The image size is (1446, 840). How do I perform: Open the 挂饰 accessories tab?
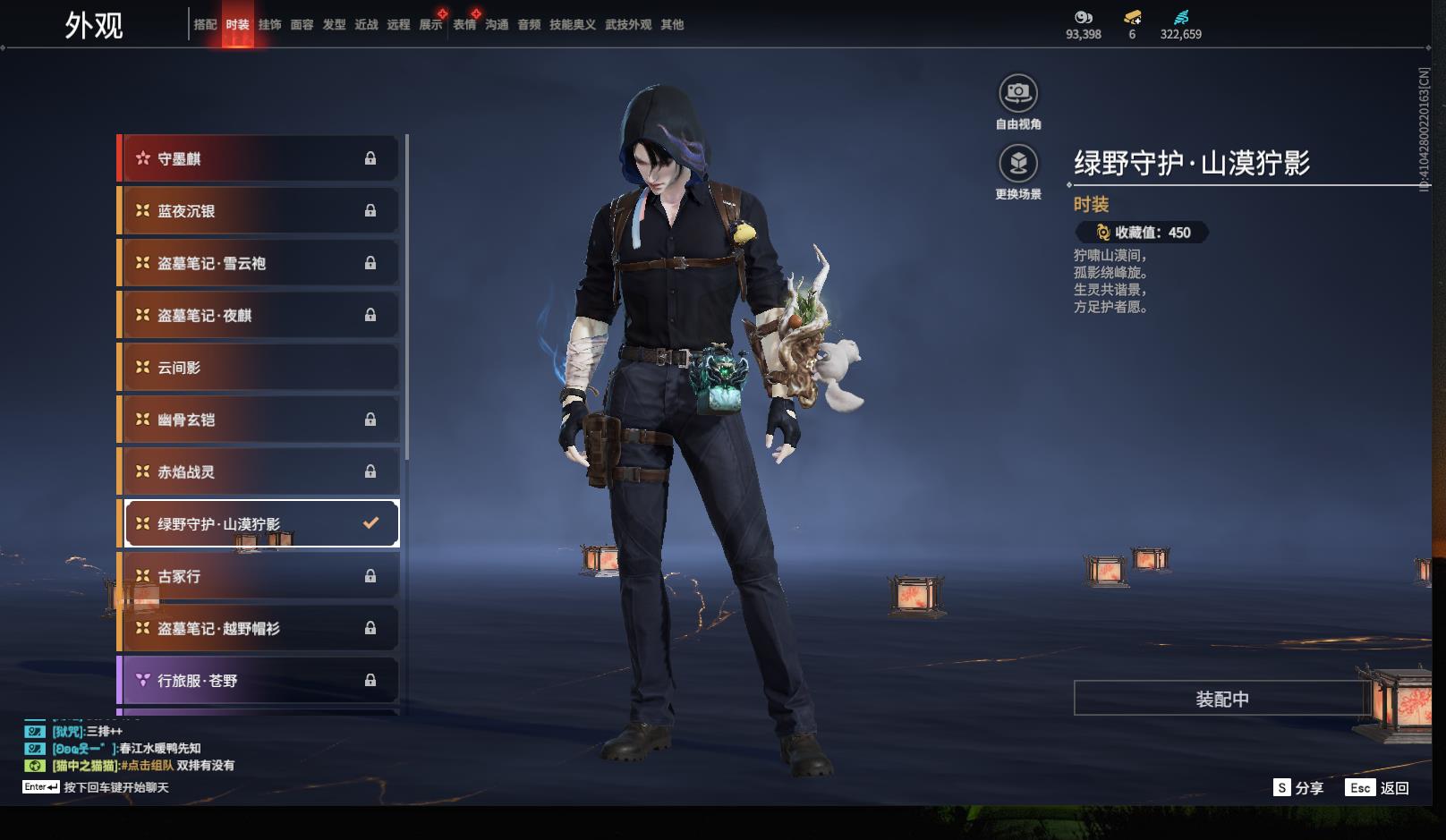[x=269, y=25]
